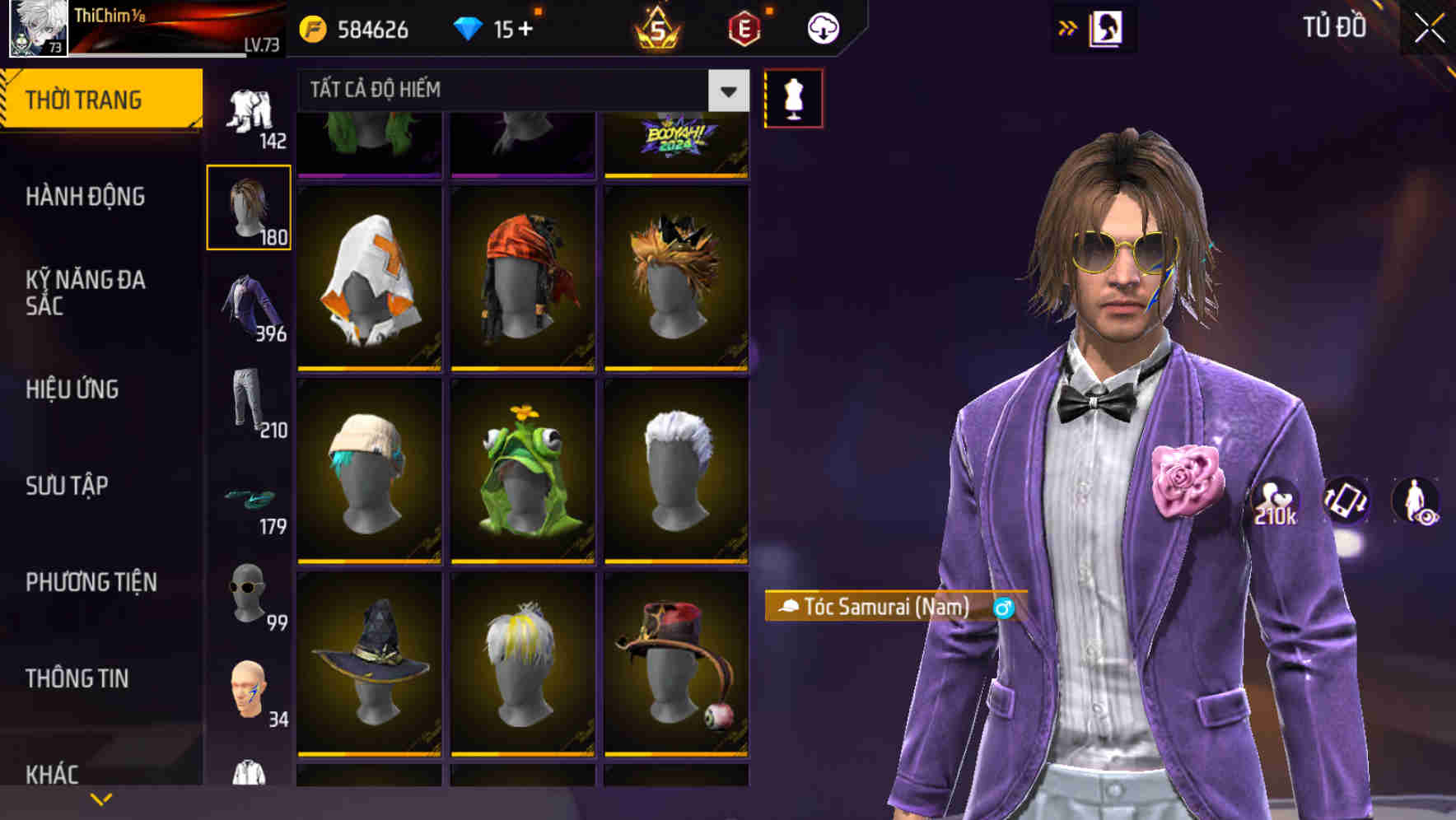Viewport: 1456px width, 820px height.
Task: Click the mannequin preview icon
Action: point(793,97)
